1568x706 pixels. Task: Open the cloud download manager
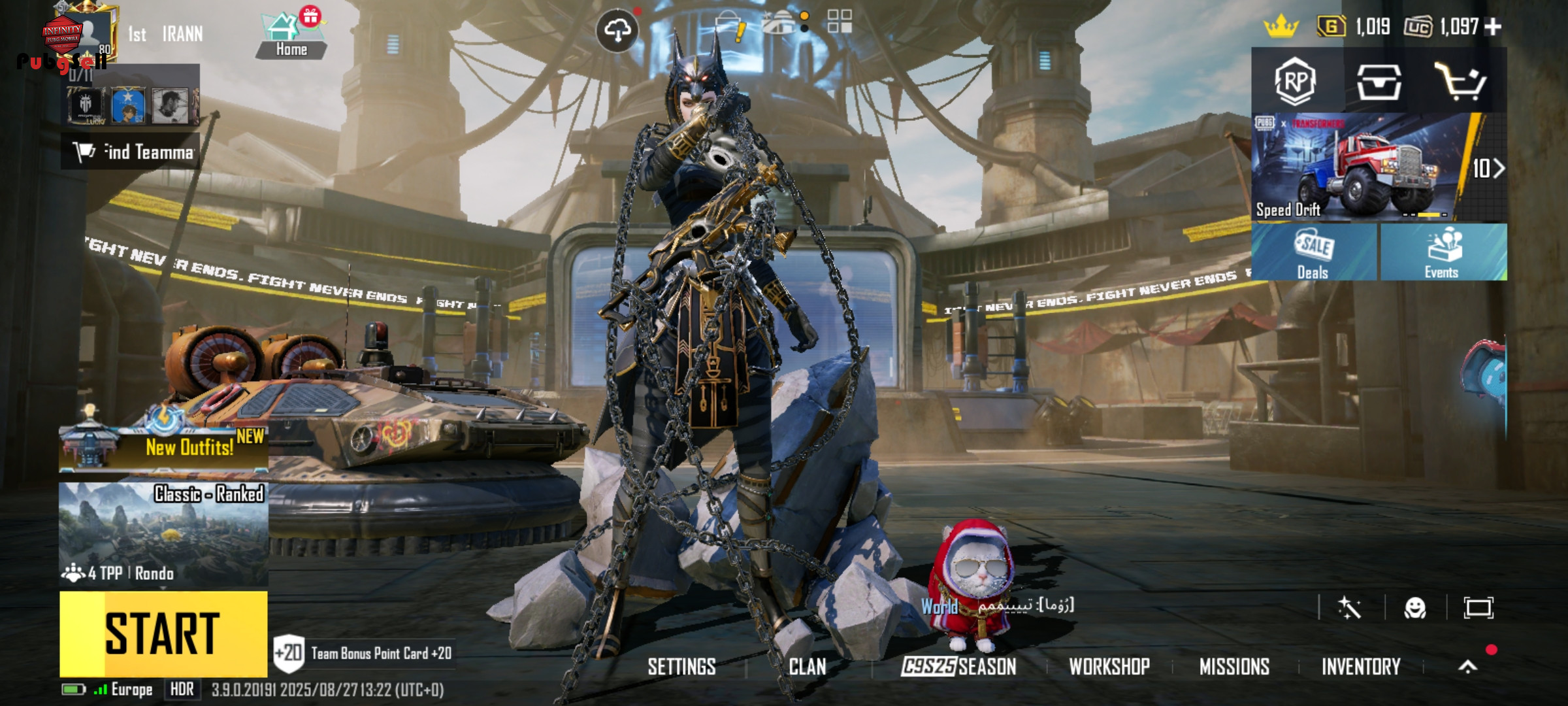(x=617, y=30)
